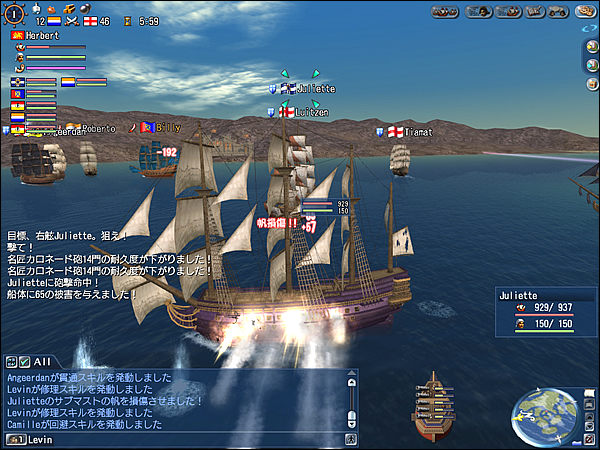This screenshot has width=600, height=450.
Task: Toggle the blue rotate arrows icon
Action: point(589,30)
